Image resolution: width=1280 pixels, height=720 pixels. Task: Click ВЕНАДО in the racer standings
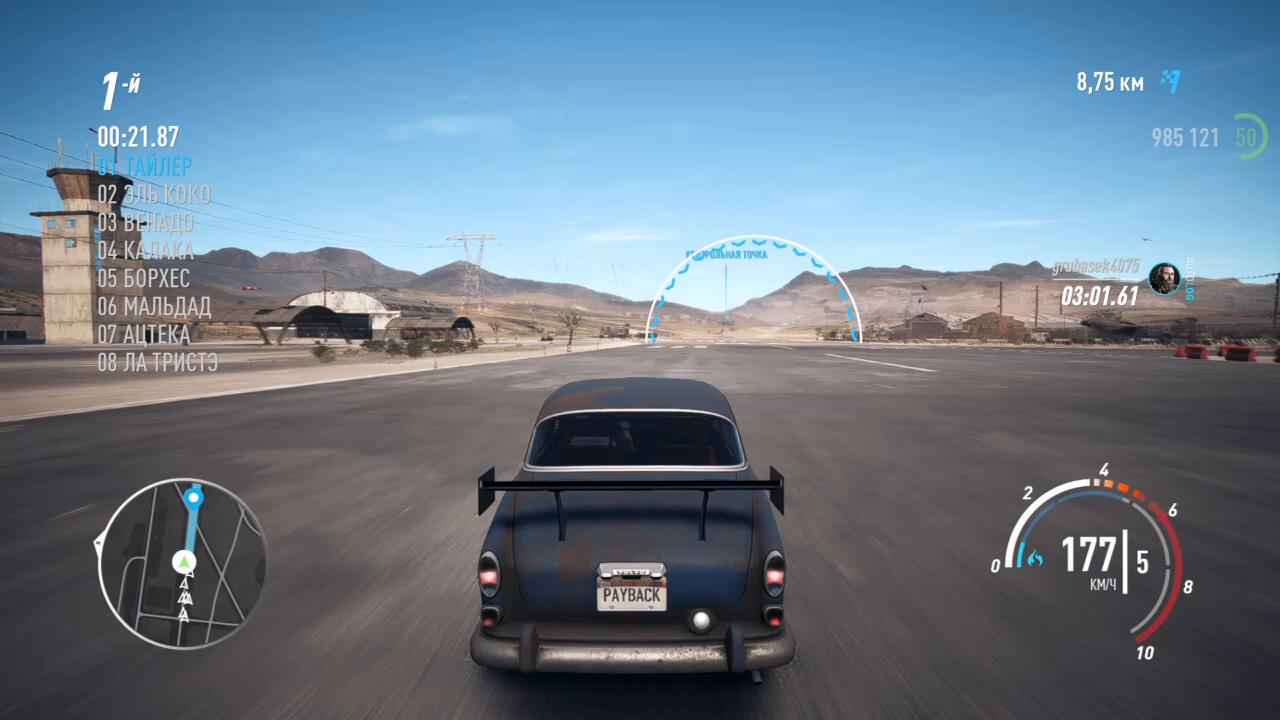pyautogui.click(x=146, y=222)
